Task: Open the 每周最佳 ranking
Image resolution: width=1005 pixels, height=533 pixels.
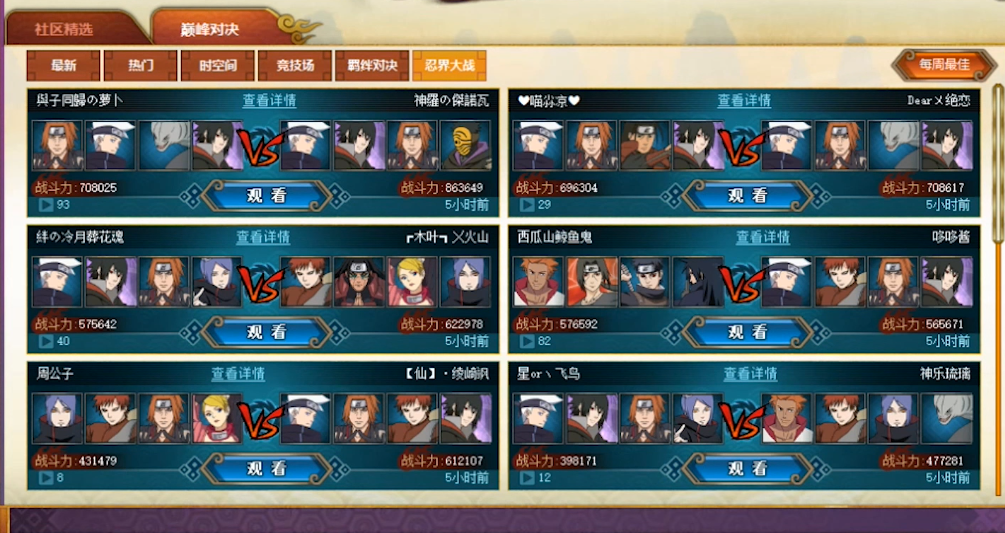Action: [x=944, y=65]
